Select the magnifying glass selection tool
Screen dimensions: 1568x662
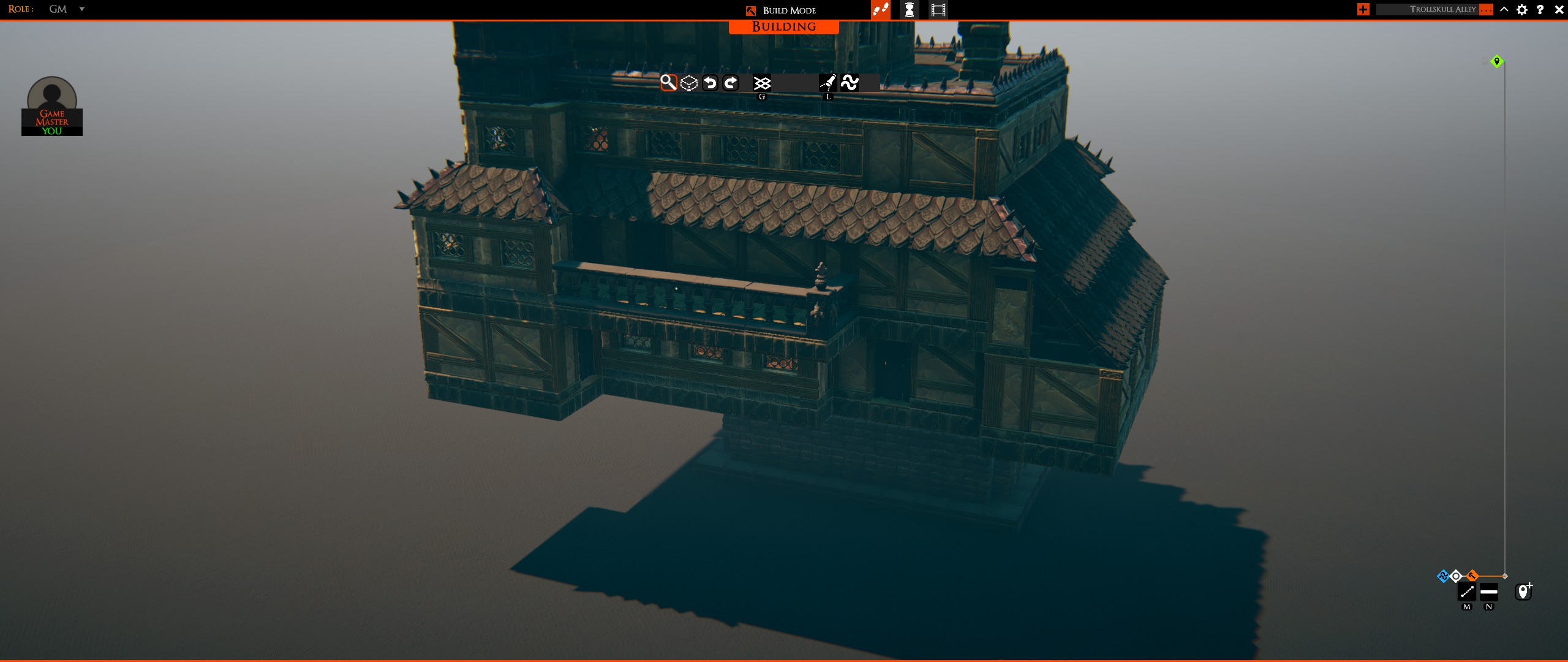pyautogui.click(x=668, y=82)
